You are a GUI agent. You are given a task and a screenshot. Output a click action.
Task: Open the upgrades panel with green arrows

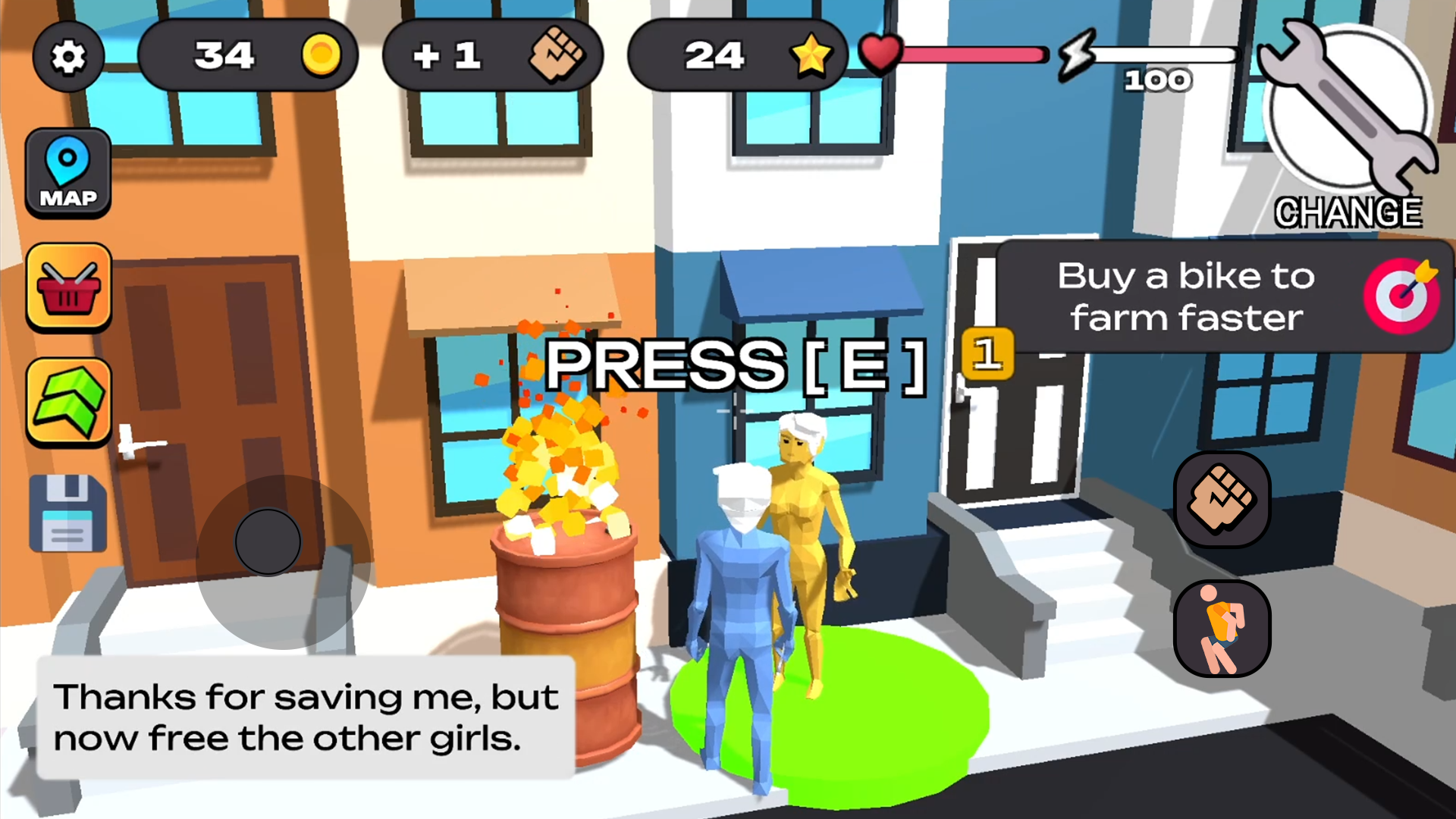[x=68, y=400]
